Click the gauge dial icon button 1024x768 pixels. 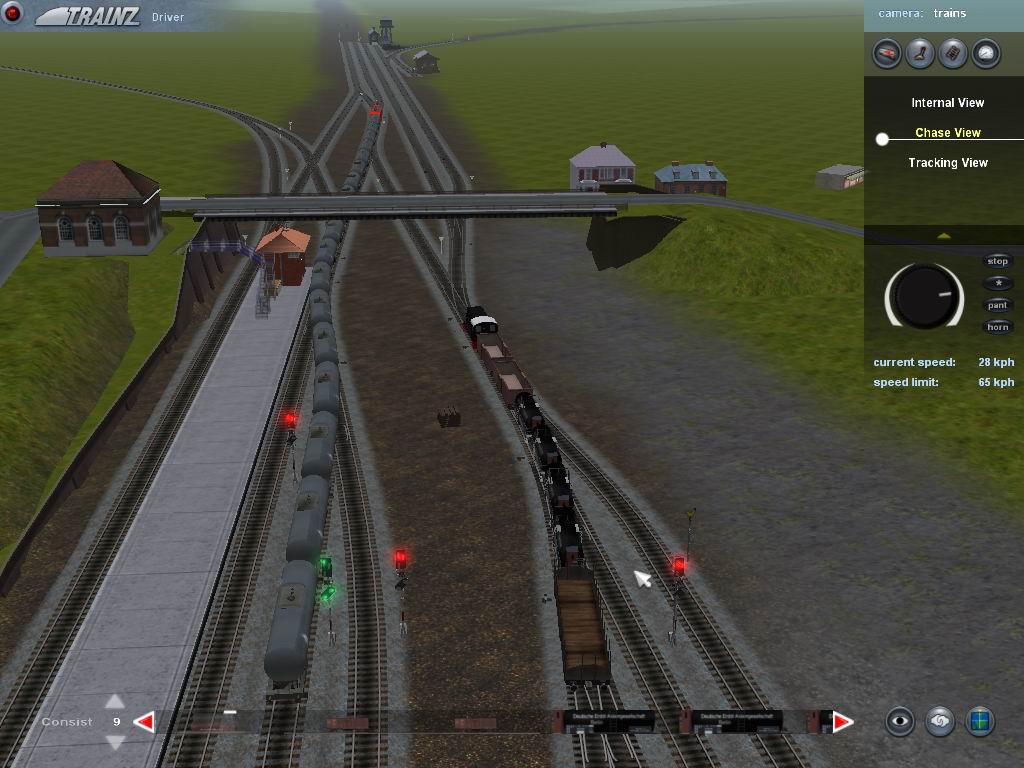coord(986,53)
